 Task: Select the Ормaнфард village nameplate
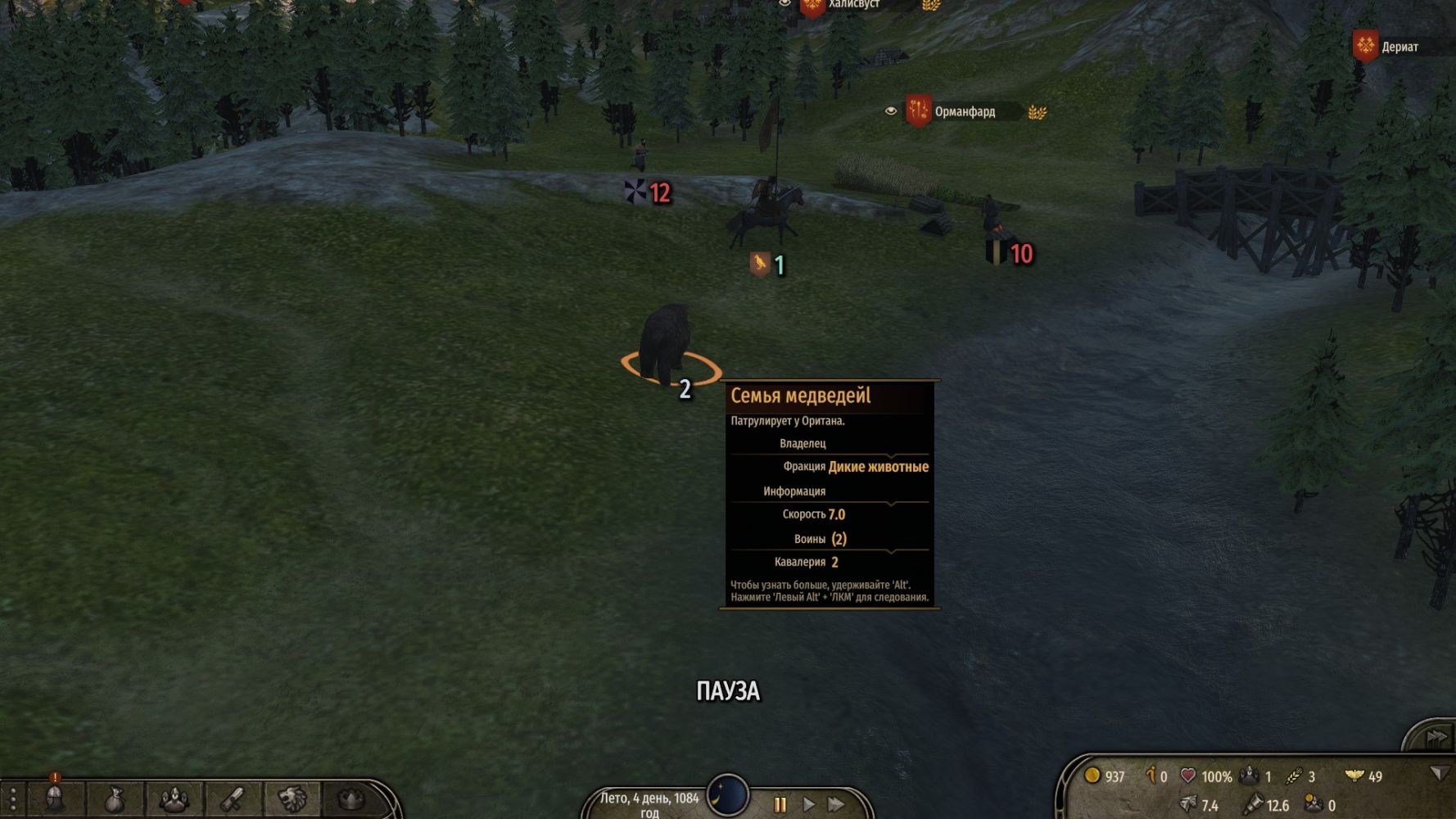point(965,112)
